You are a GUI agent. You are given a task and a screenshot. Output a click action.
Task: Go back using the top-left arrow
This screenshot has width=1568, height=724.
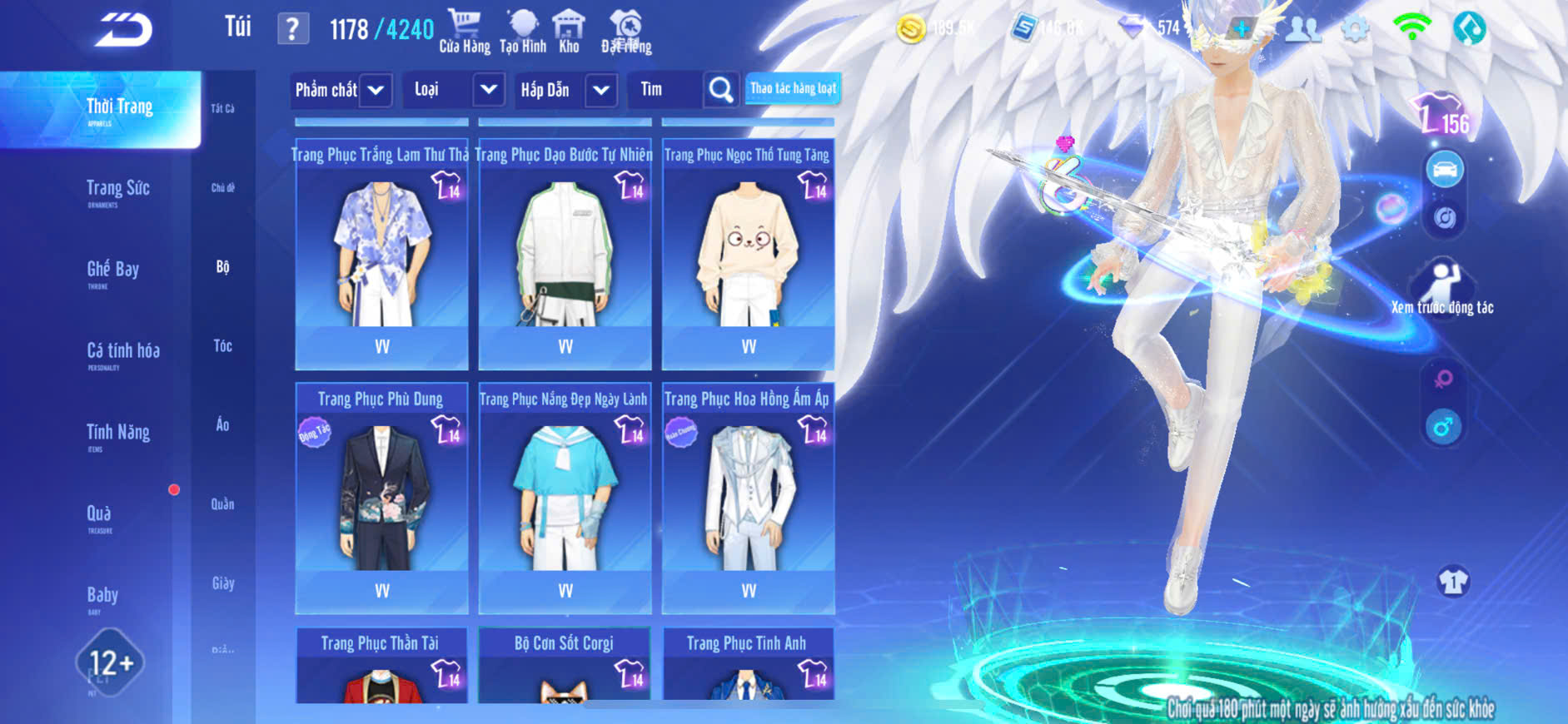click(123, 30)
